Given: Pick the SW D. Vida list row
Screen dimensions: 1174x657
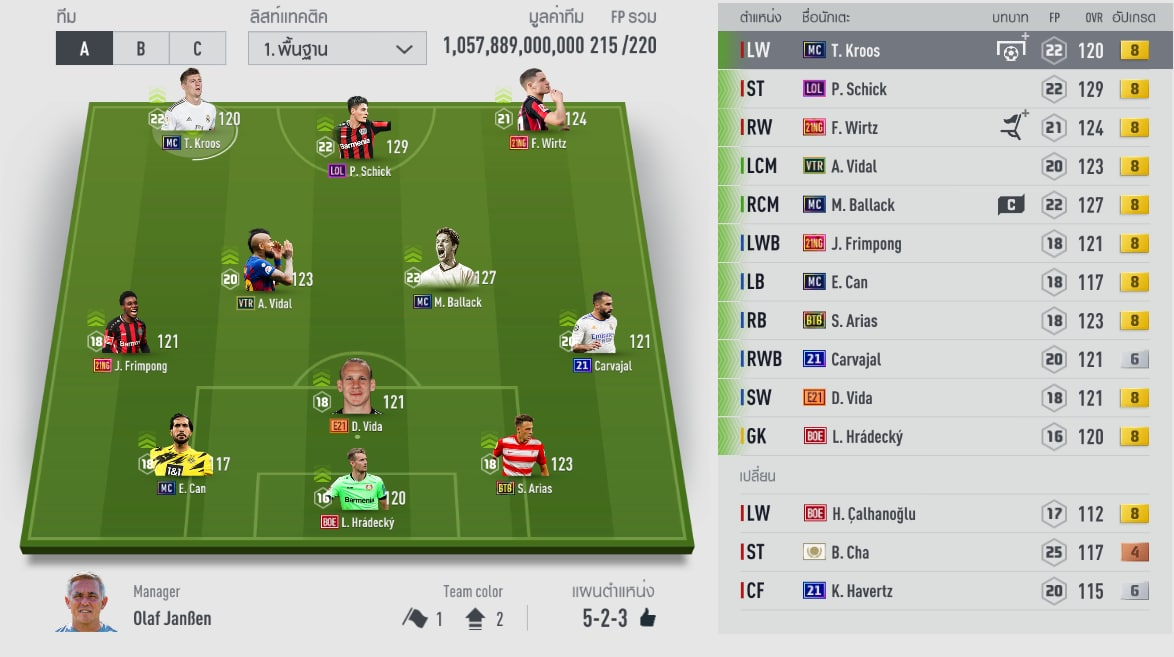Looking at the screenshot, I should tap(945, 398).
